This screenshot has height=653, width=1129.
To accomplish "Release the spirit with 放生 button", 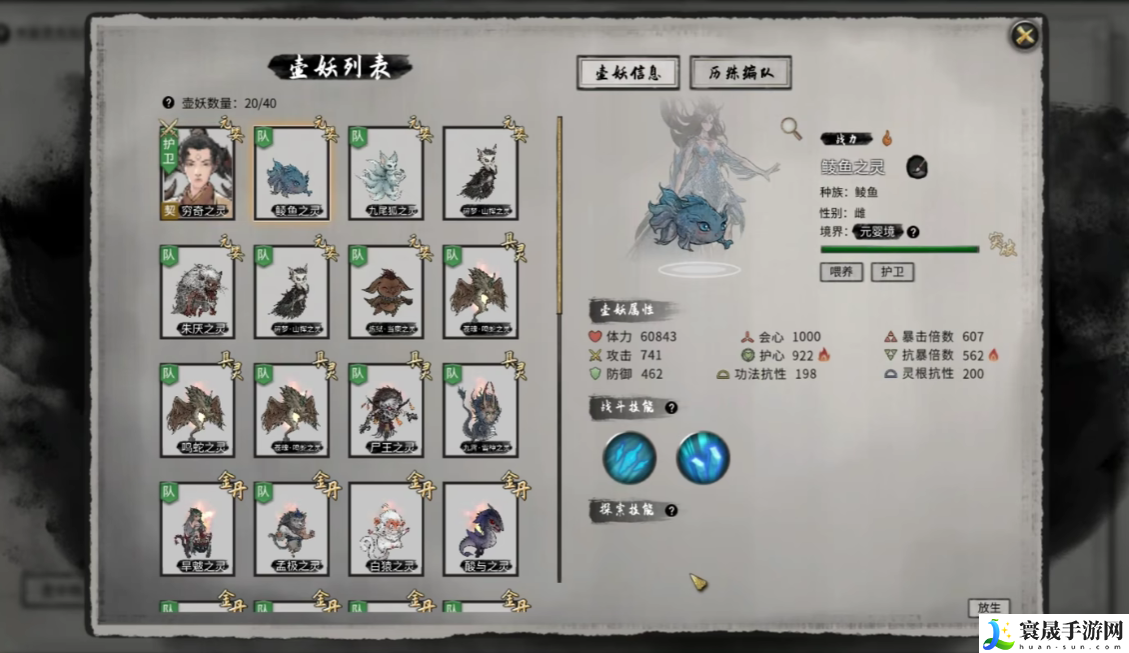I will tap(988, 607).
